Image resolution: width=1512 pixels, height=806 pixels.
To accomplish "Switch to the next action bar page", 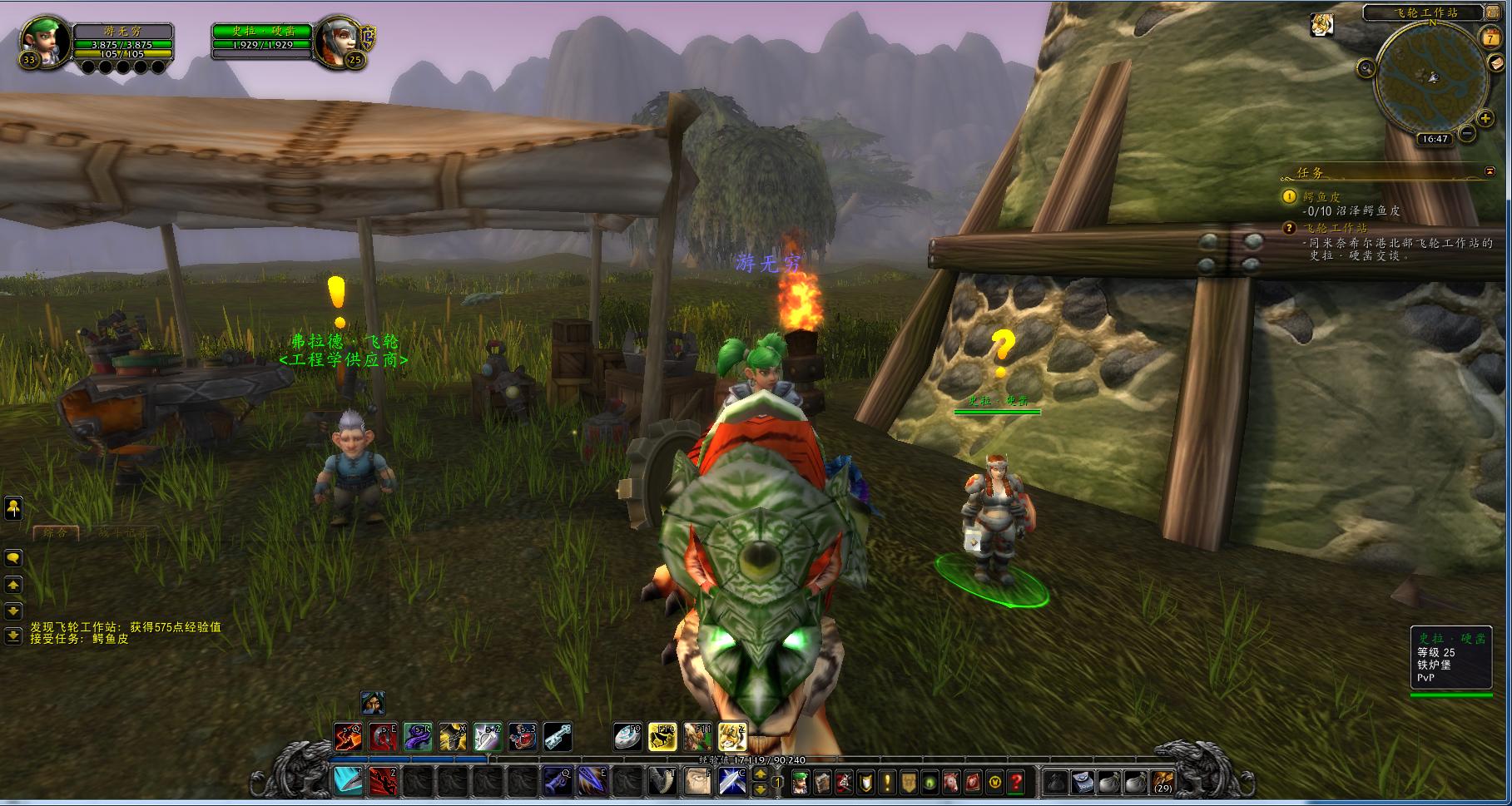I will (760, 773).
